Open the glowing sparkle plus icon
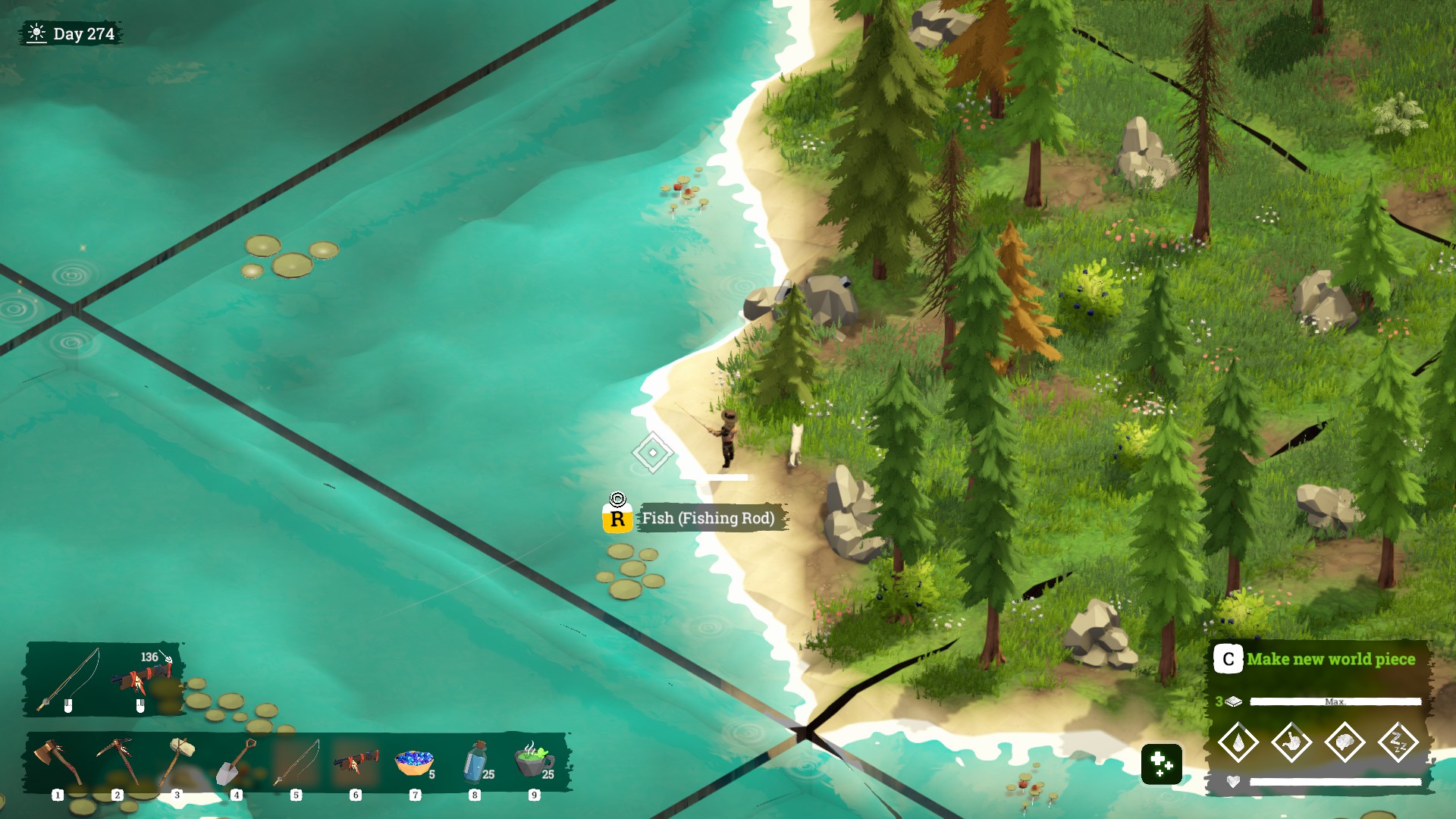 coord(1161,764)
